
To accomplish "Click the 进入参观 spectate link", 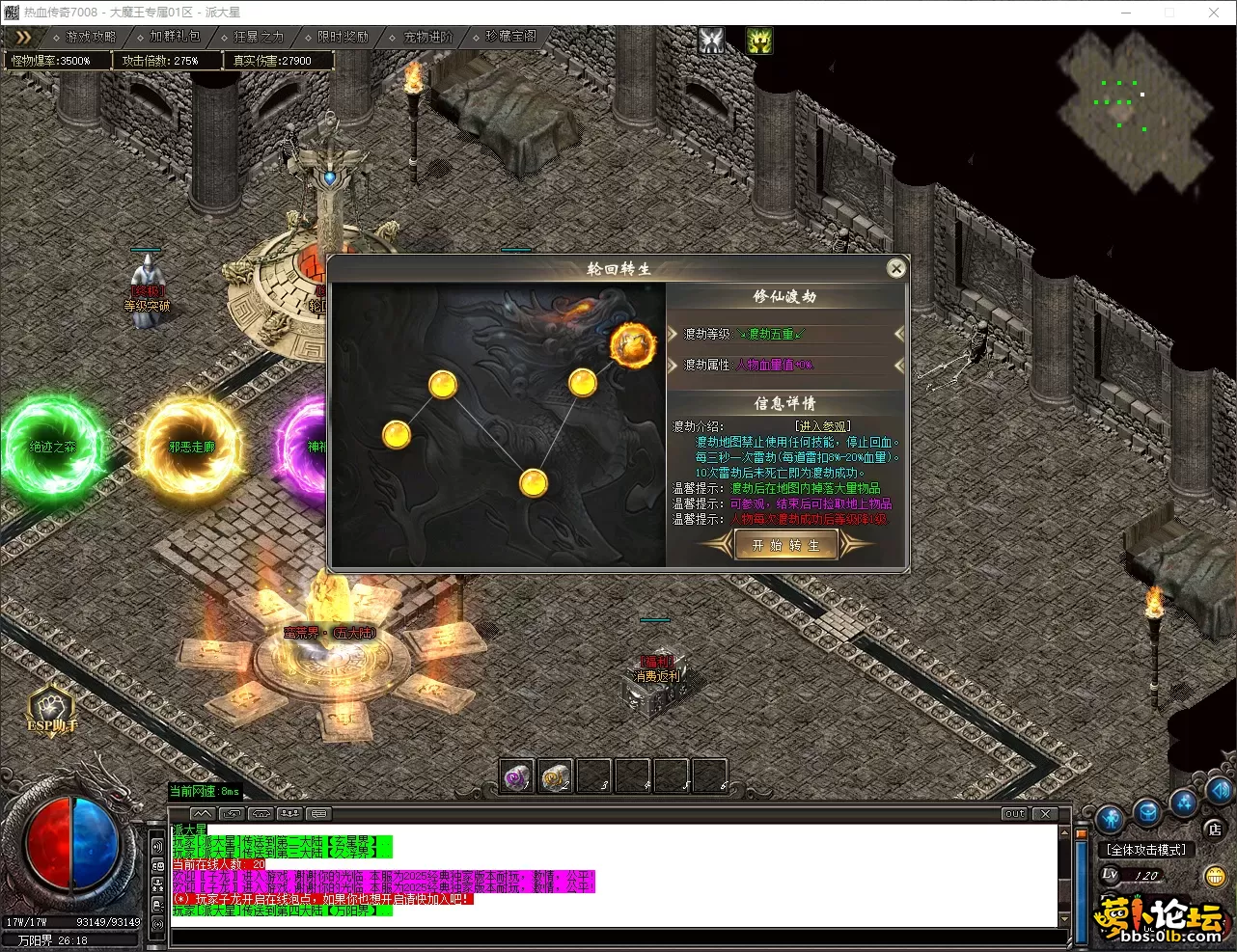I will pos(822,426).
